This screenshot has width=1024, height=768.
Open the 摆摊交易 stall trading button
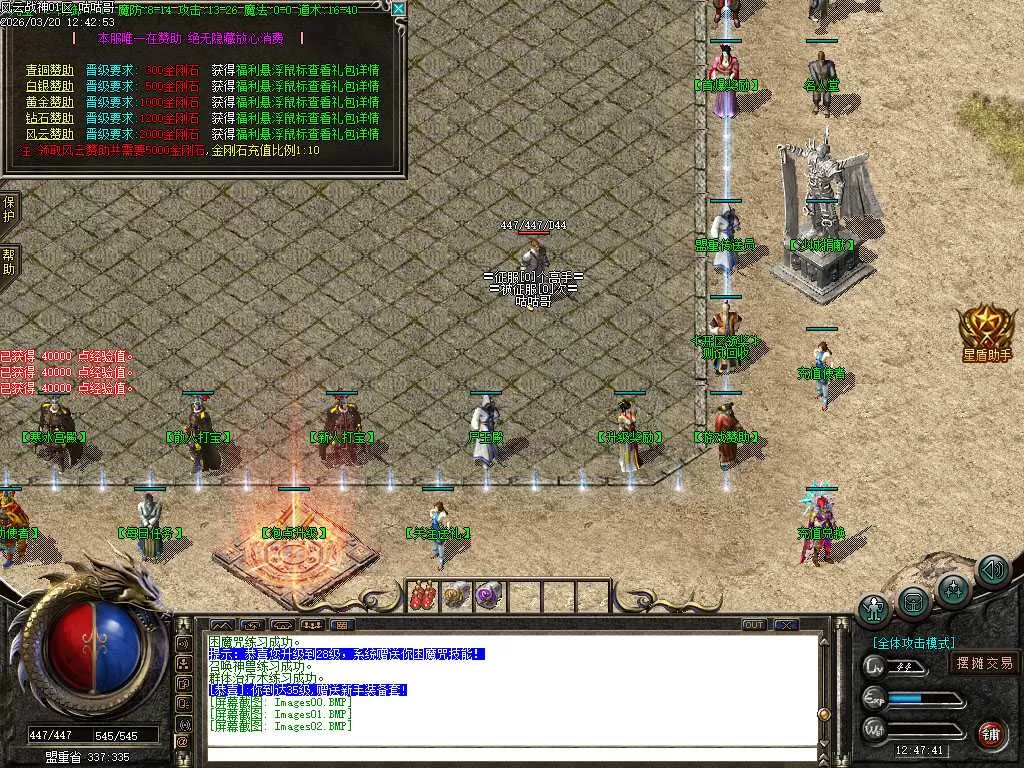tap(984, 663)
